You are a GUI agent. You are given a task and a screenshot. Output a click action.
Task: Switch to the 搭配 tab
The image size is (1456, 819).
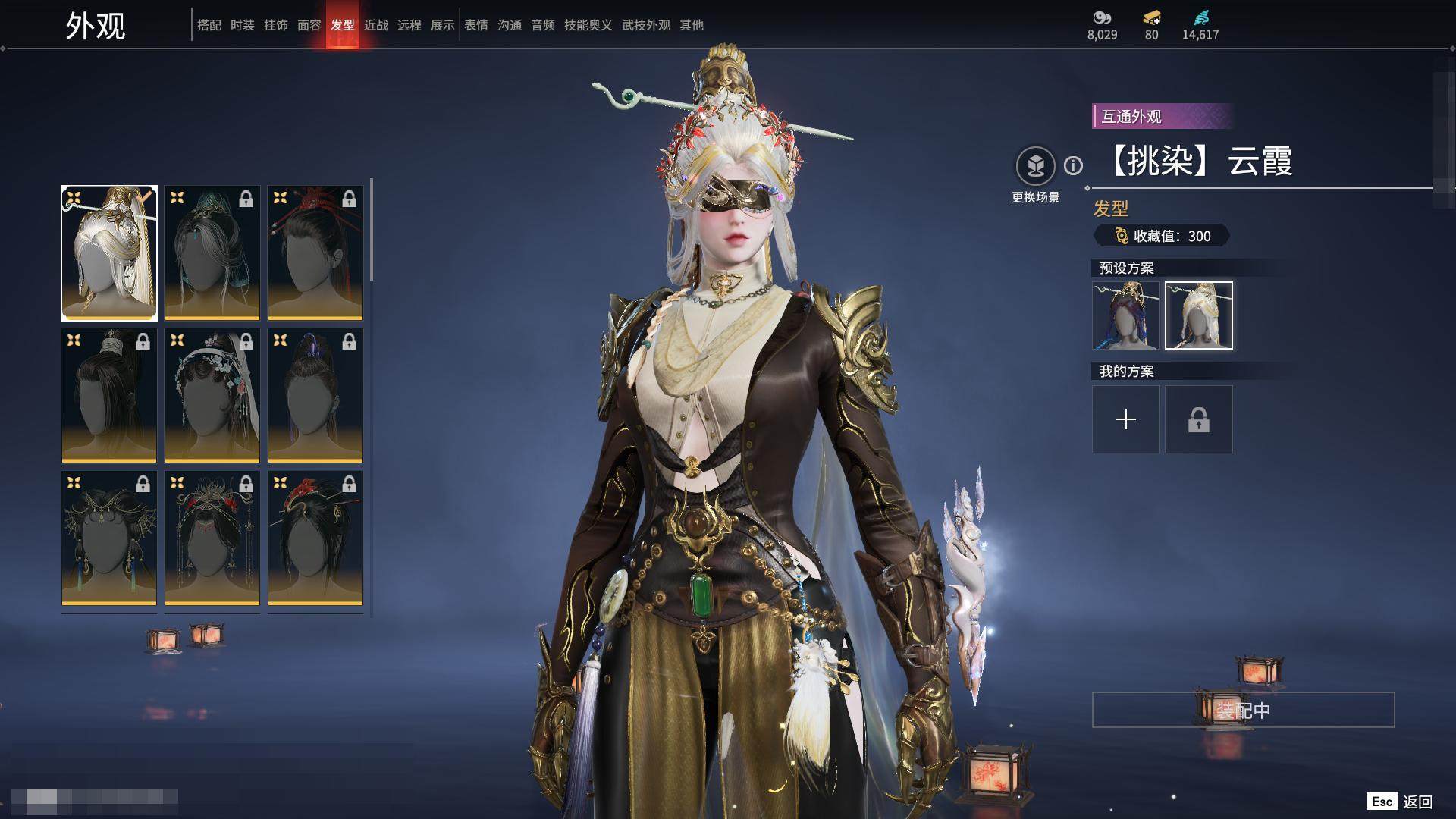209,25
